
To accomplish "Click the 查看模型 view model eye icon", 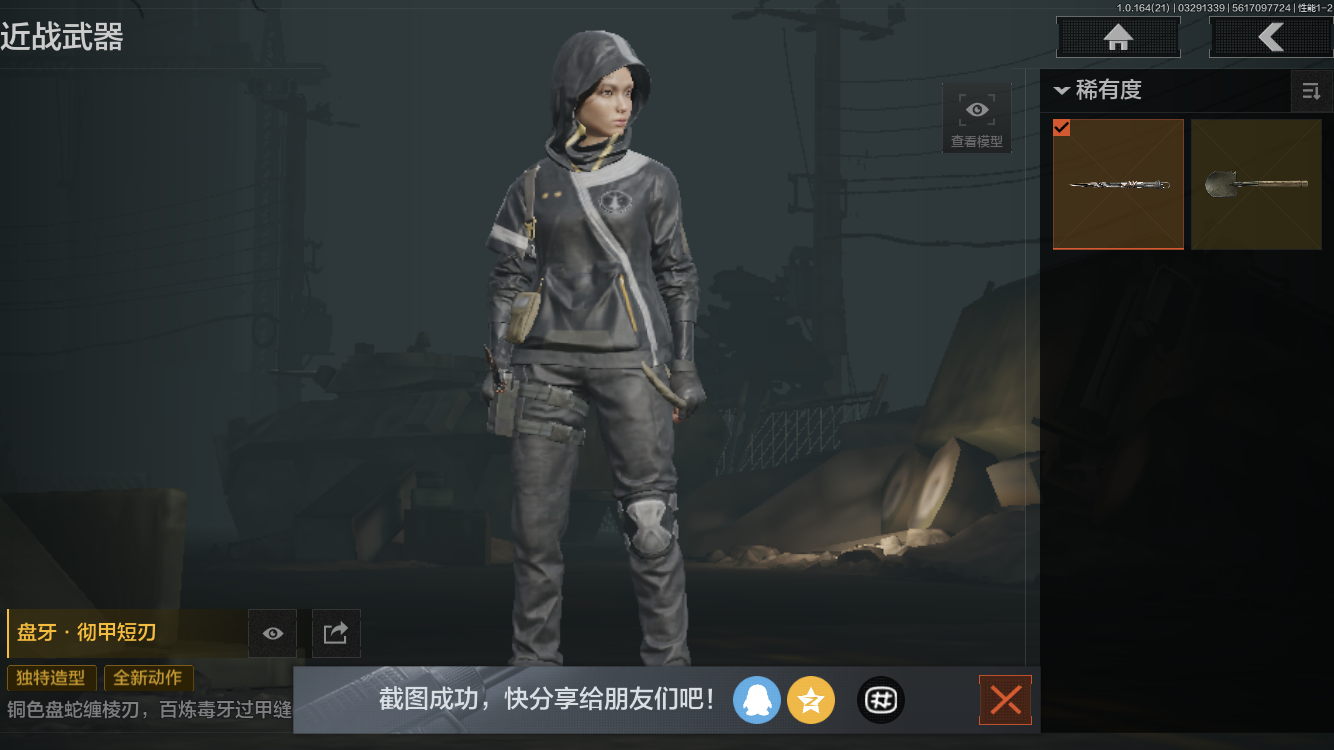I will pos(976,110).
